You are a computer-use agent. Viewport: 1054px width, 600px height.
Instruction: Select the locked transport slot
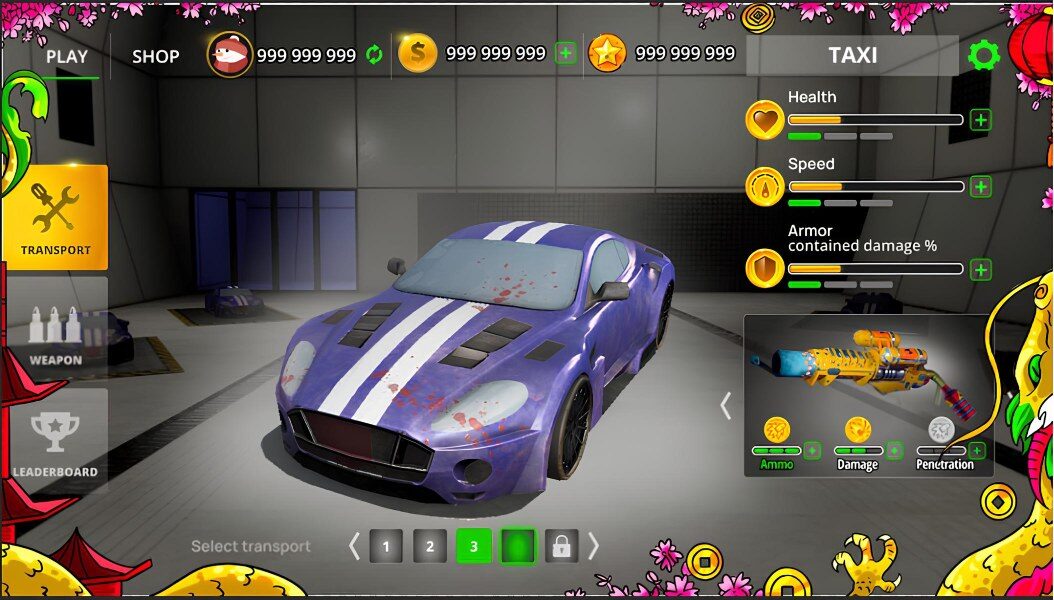coord(562,546)
